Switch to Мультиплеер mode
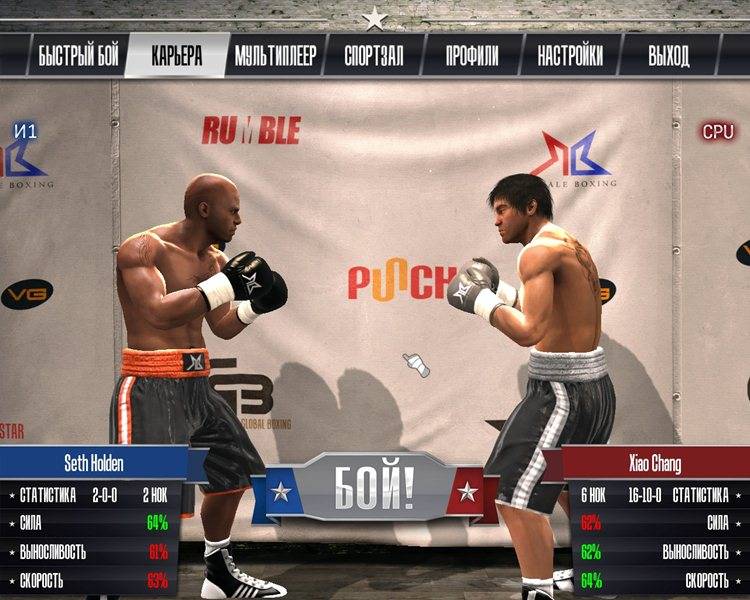 point(275,56)
